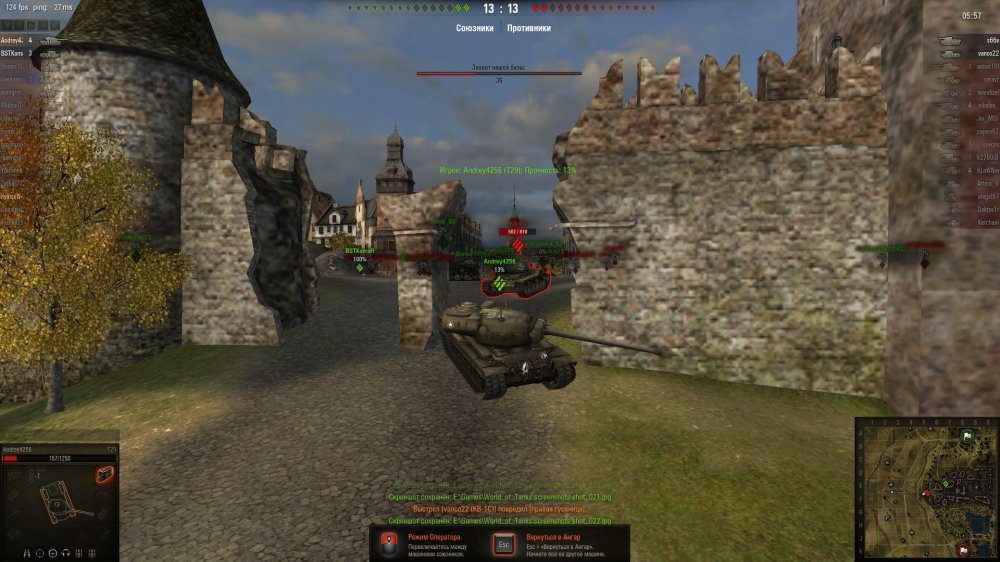Click the green allied base flag on minimap
This screenshot has height=562, width=1000.
[x=966, y=436]
